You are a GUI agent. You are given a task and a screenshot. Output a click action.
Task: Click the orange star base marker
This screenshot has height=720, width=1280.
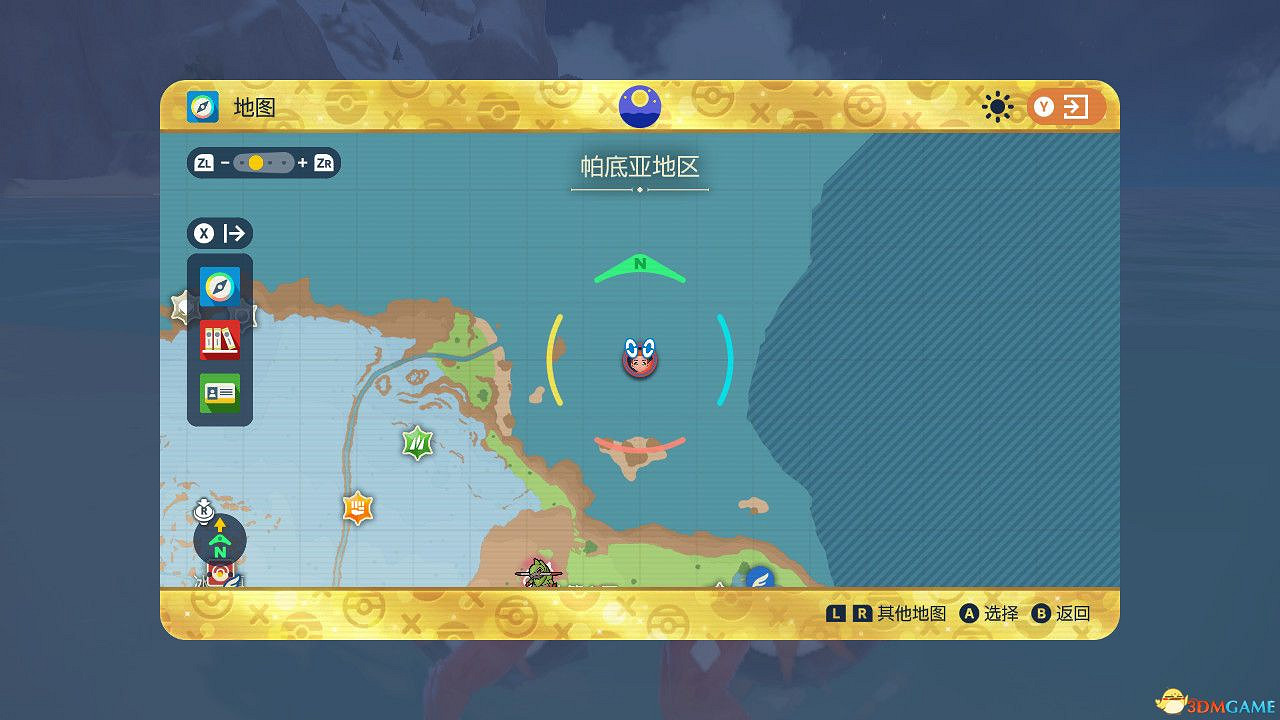tap(357, 508)
